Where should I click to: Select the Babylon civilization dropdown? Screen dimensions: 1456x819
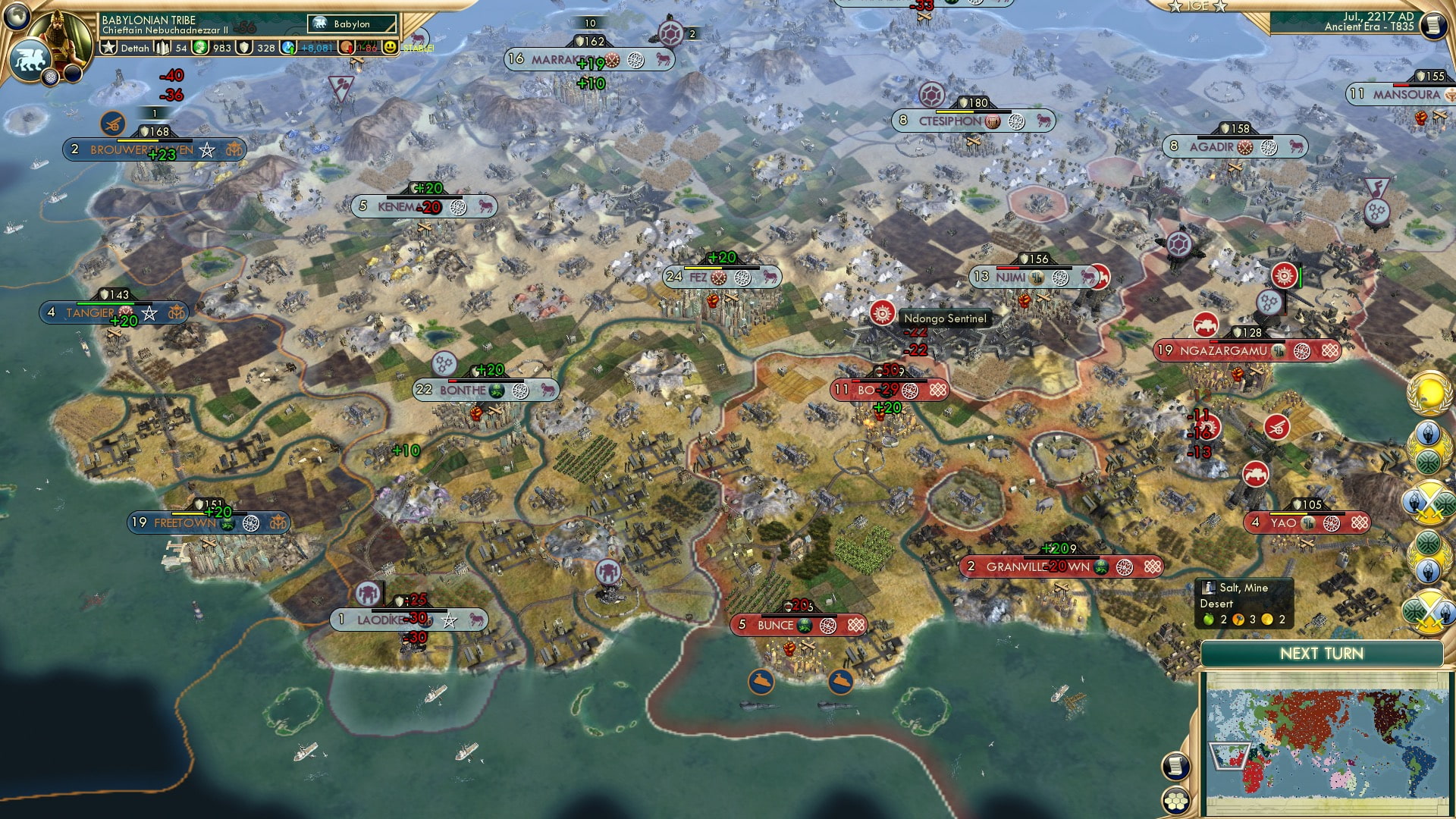(x=352, y=24)
